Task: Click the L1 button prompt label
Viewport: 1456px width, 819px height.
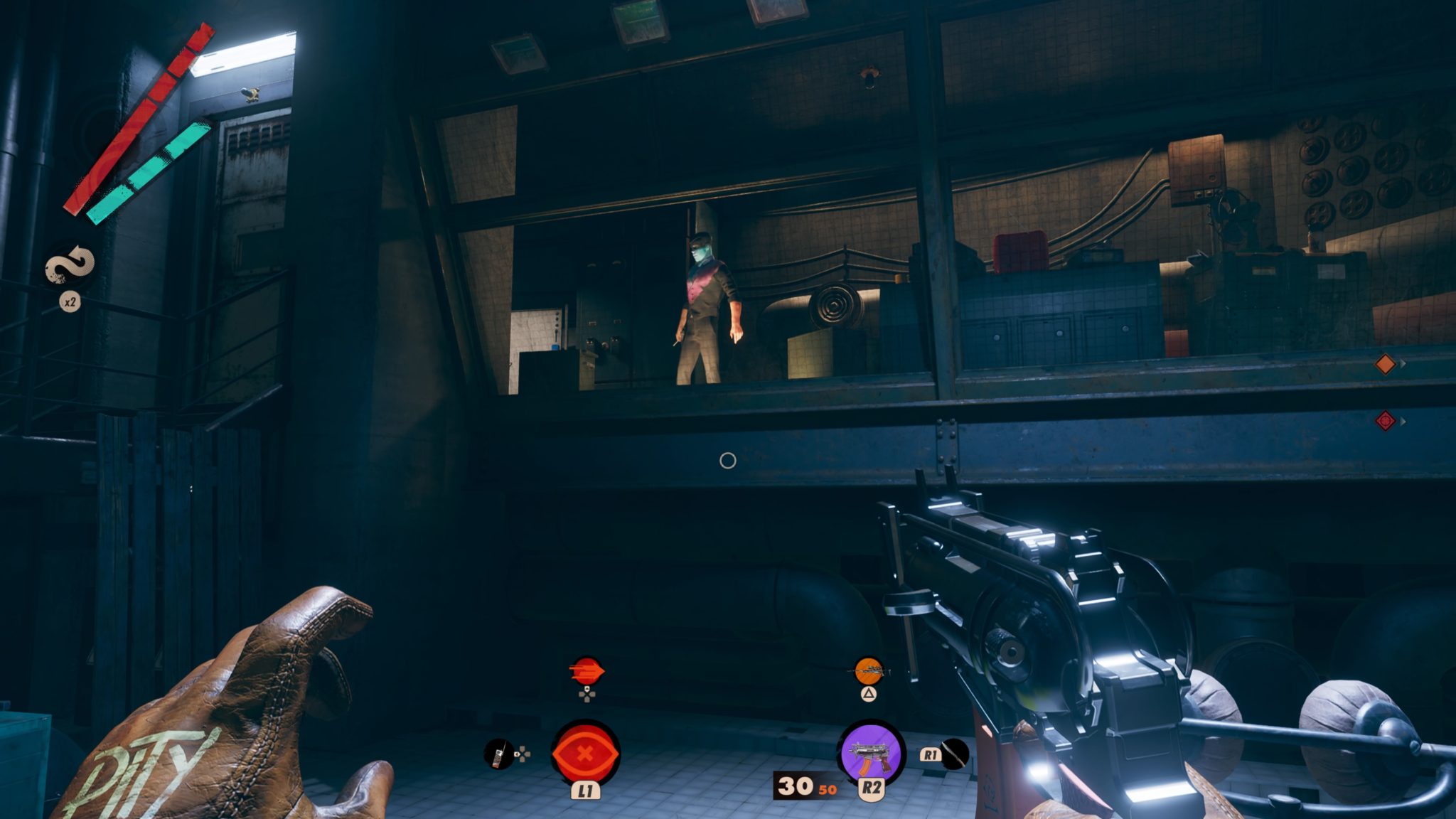Action: (587, 791)
